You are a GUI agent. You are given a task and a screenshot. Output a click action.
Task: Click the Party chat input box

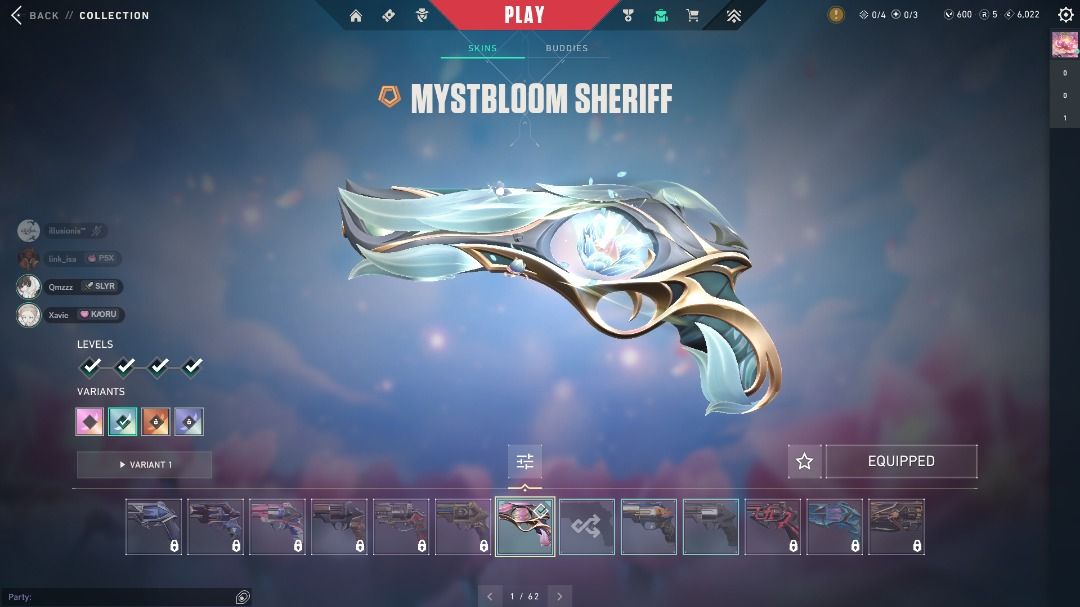click(x=120, y=597)
